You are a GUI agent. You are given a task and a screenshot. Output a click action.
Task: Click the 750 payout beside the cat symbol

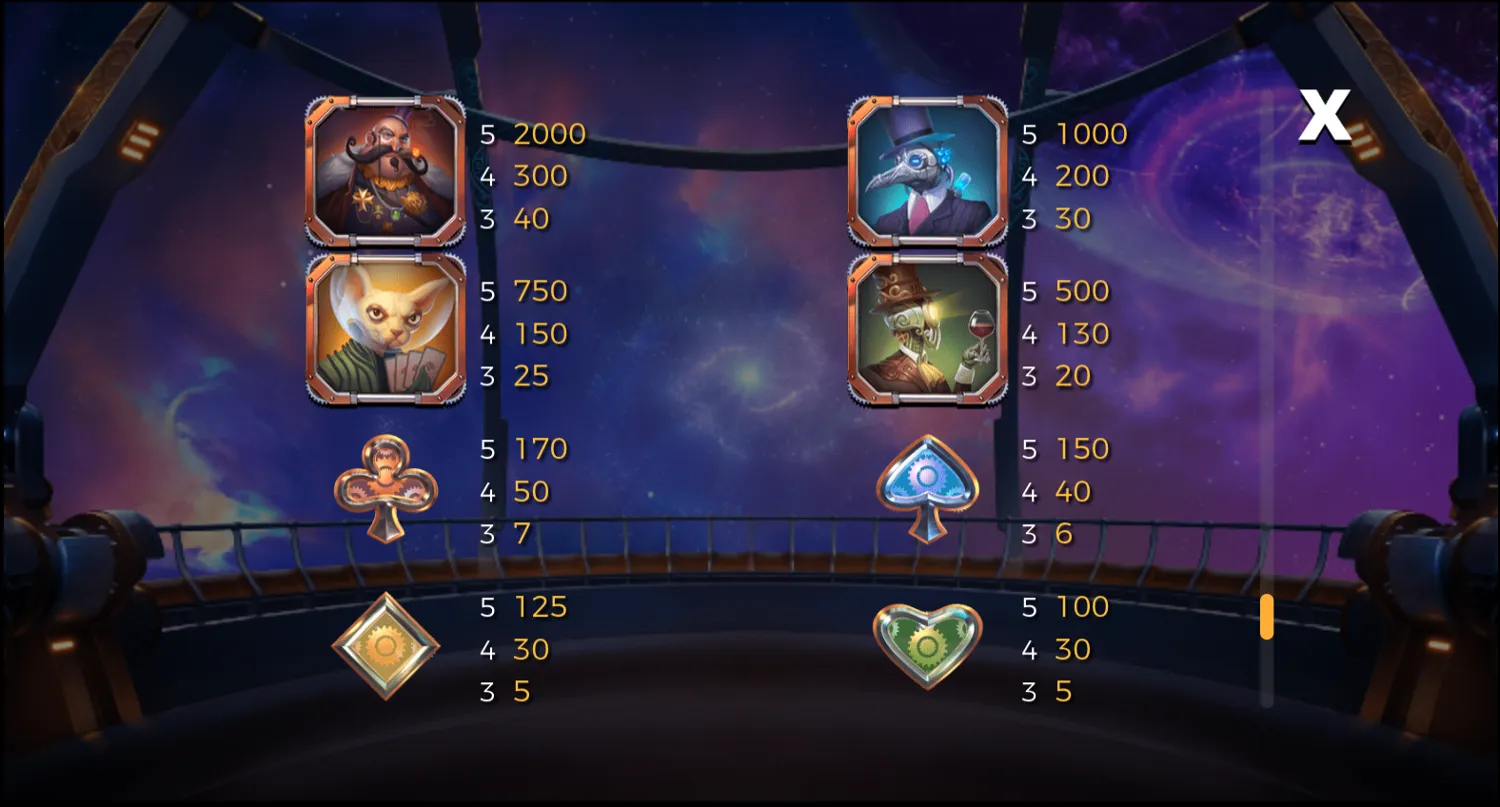(541, 291)
